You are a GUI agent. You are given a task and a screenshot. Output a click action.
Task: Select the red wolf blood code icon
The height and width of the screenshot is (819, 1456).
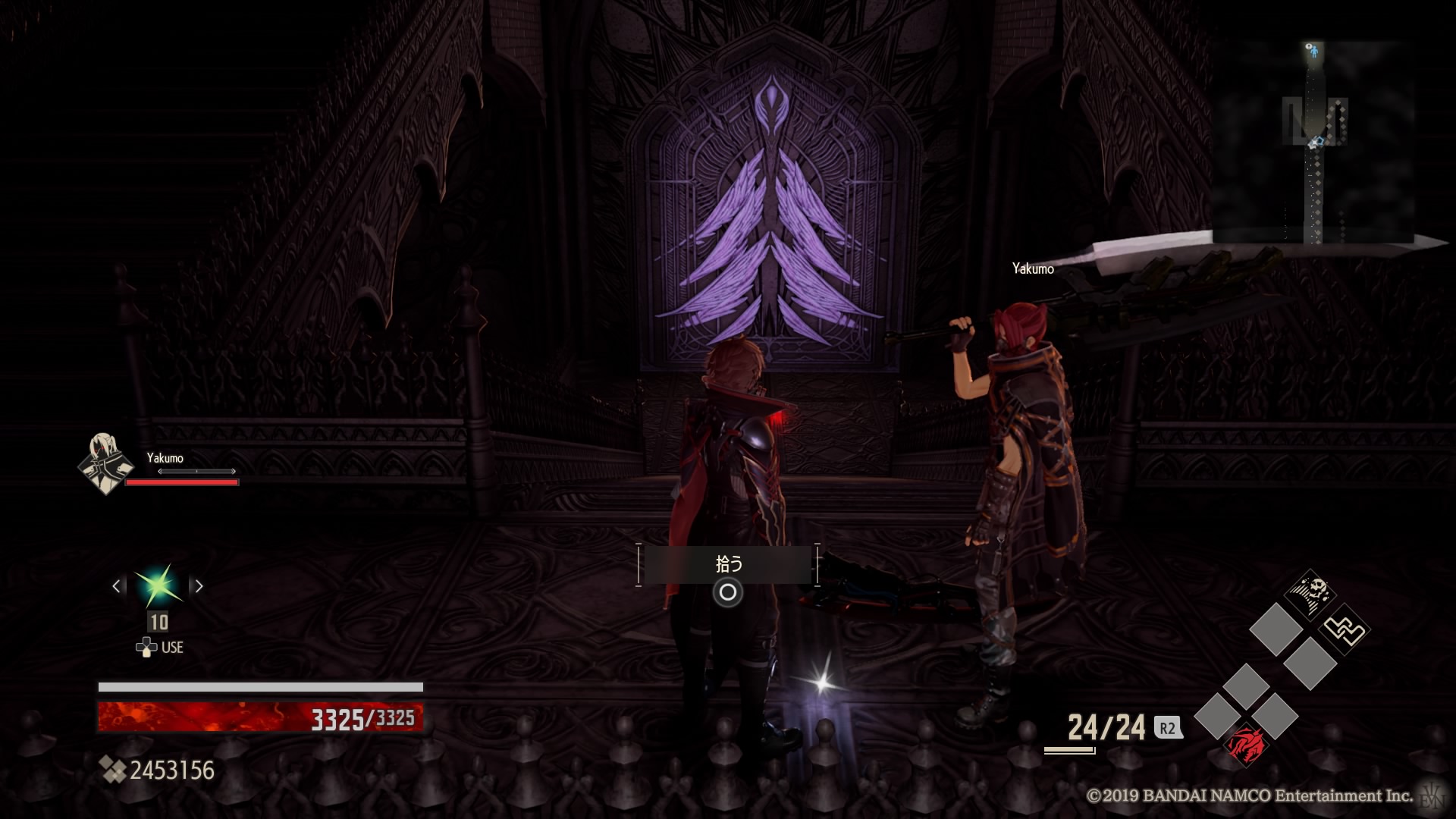1245,744
